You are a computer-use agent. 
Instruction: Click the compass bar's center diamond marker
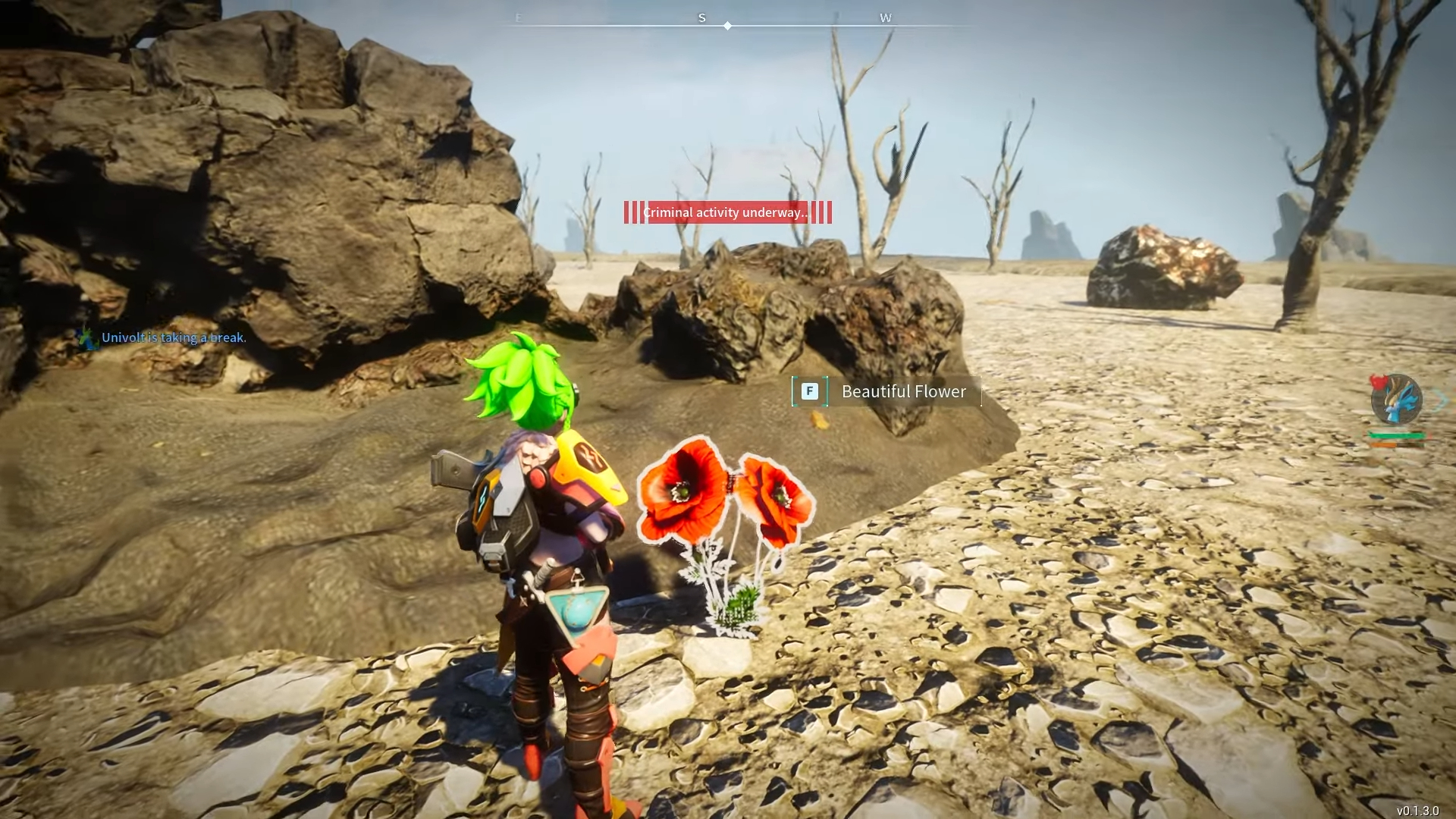(727, 26)
